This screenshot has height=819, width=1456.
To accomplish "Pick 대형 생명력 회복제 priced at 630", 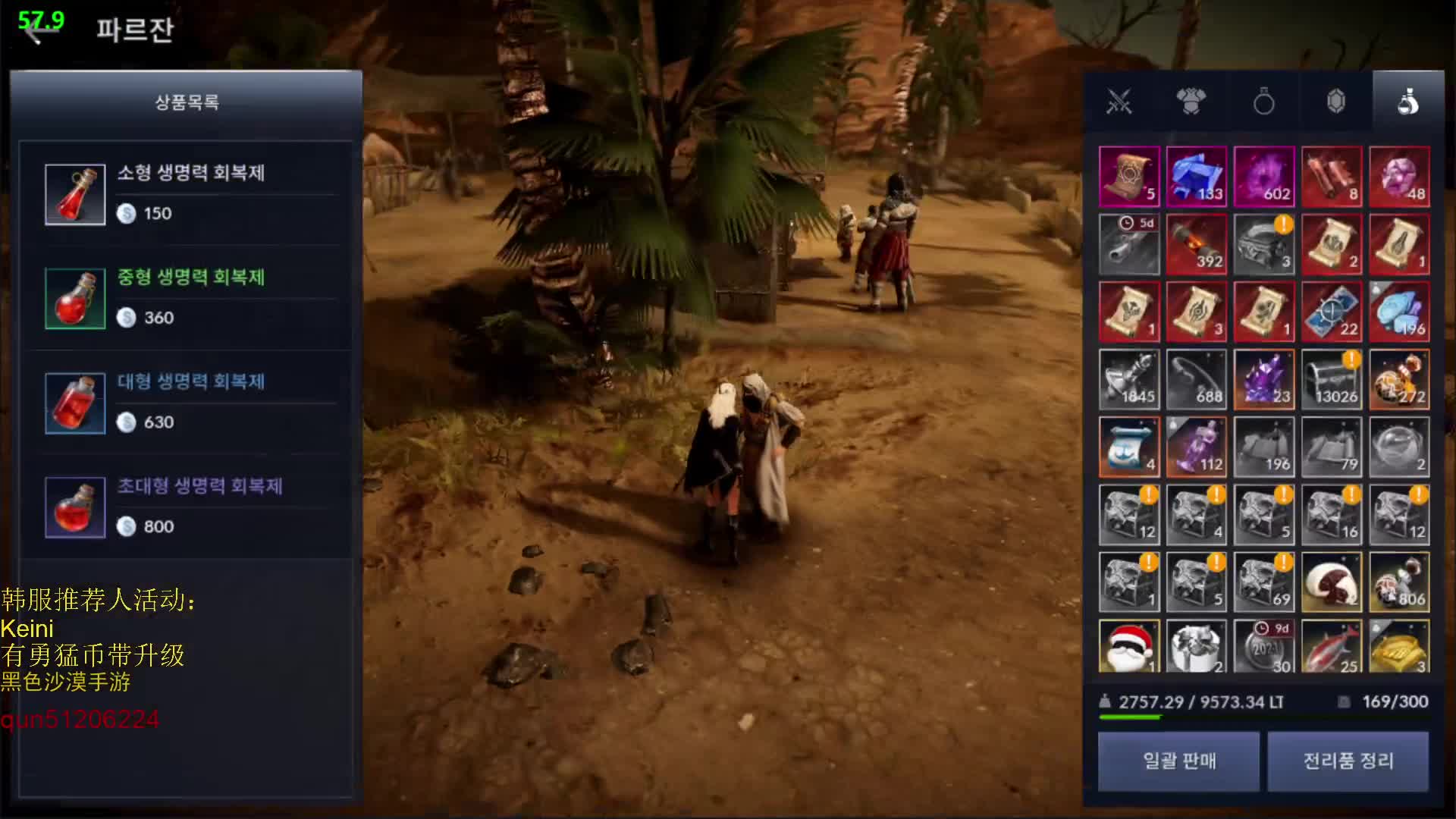I will [190, 403].
